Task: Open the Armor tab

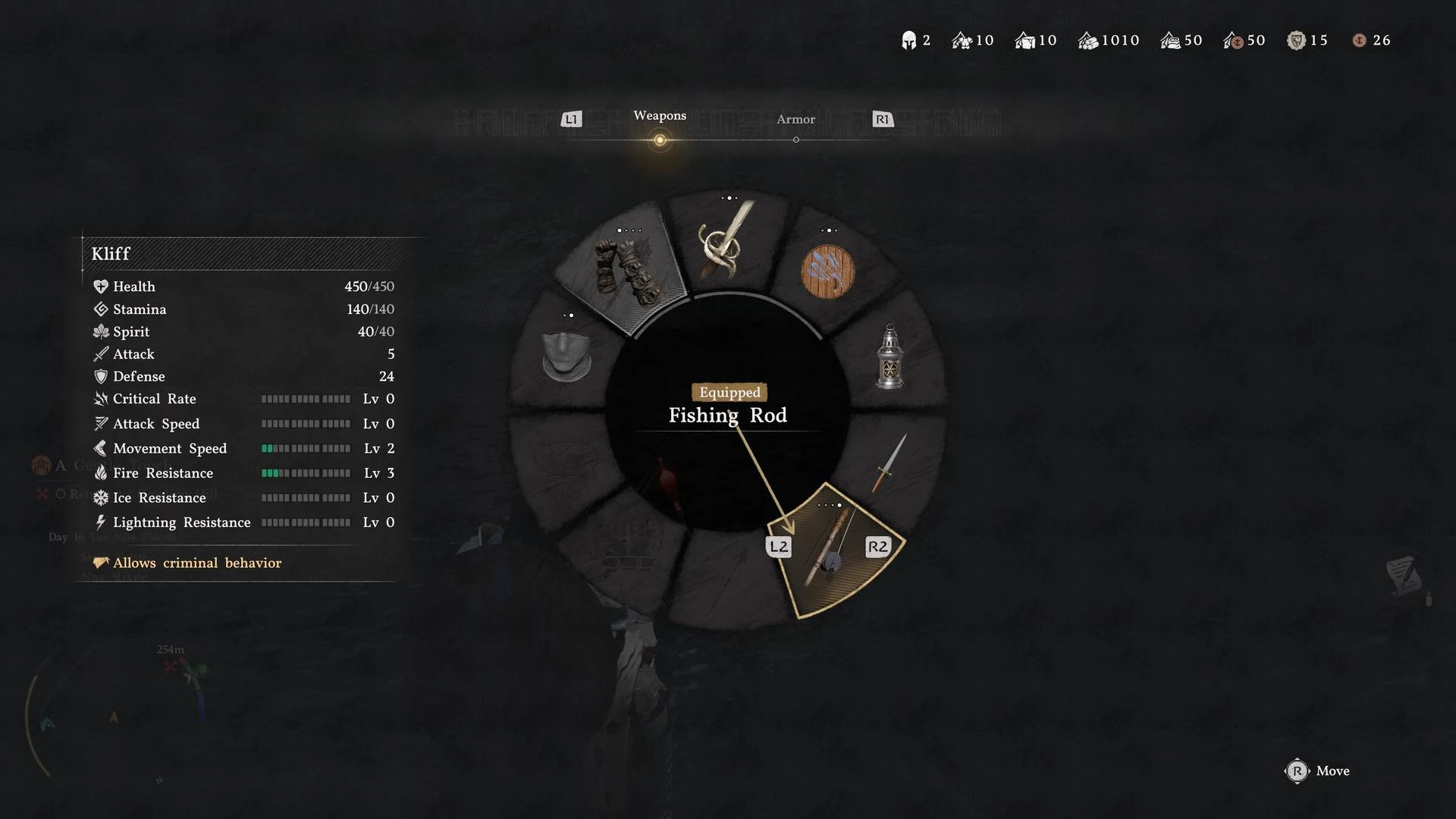Action: coord(795,120)
